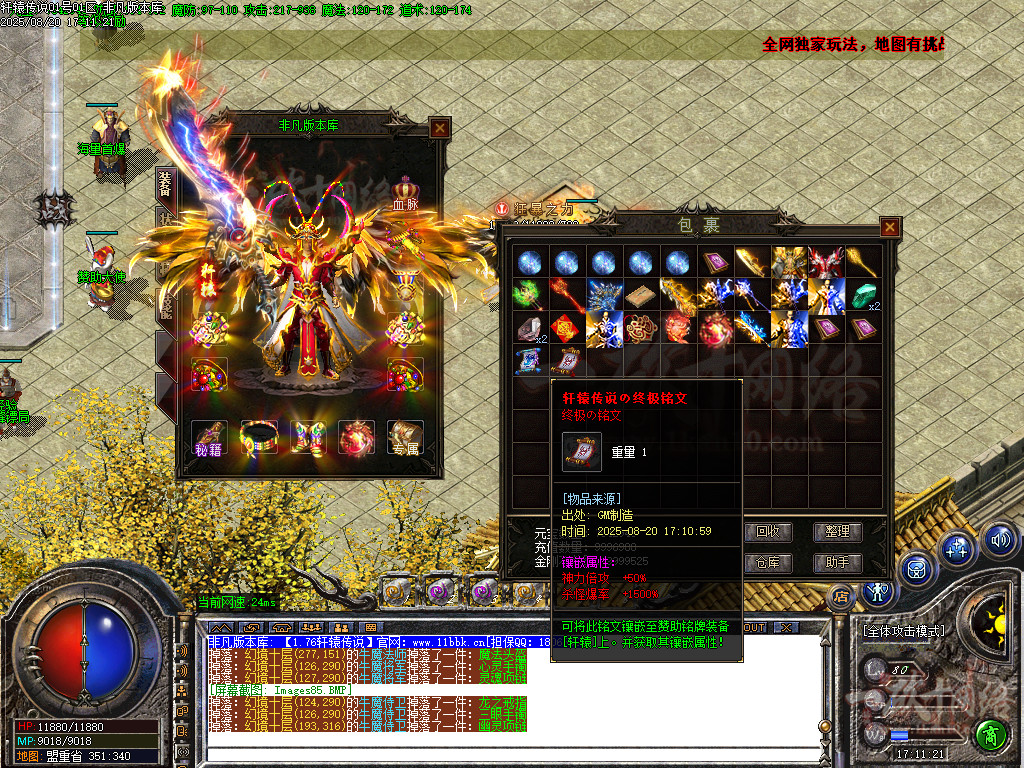Screen dimensions: 1024x768
Task: Select the green gem in the bag
Action: [x=863, y=296]
